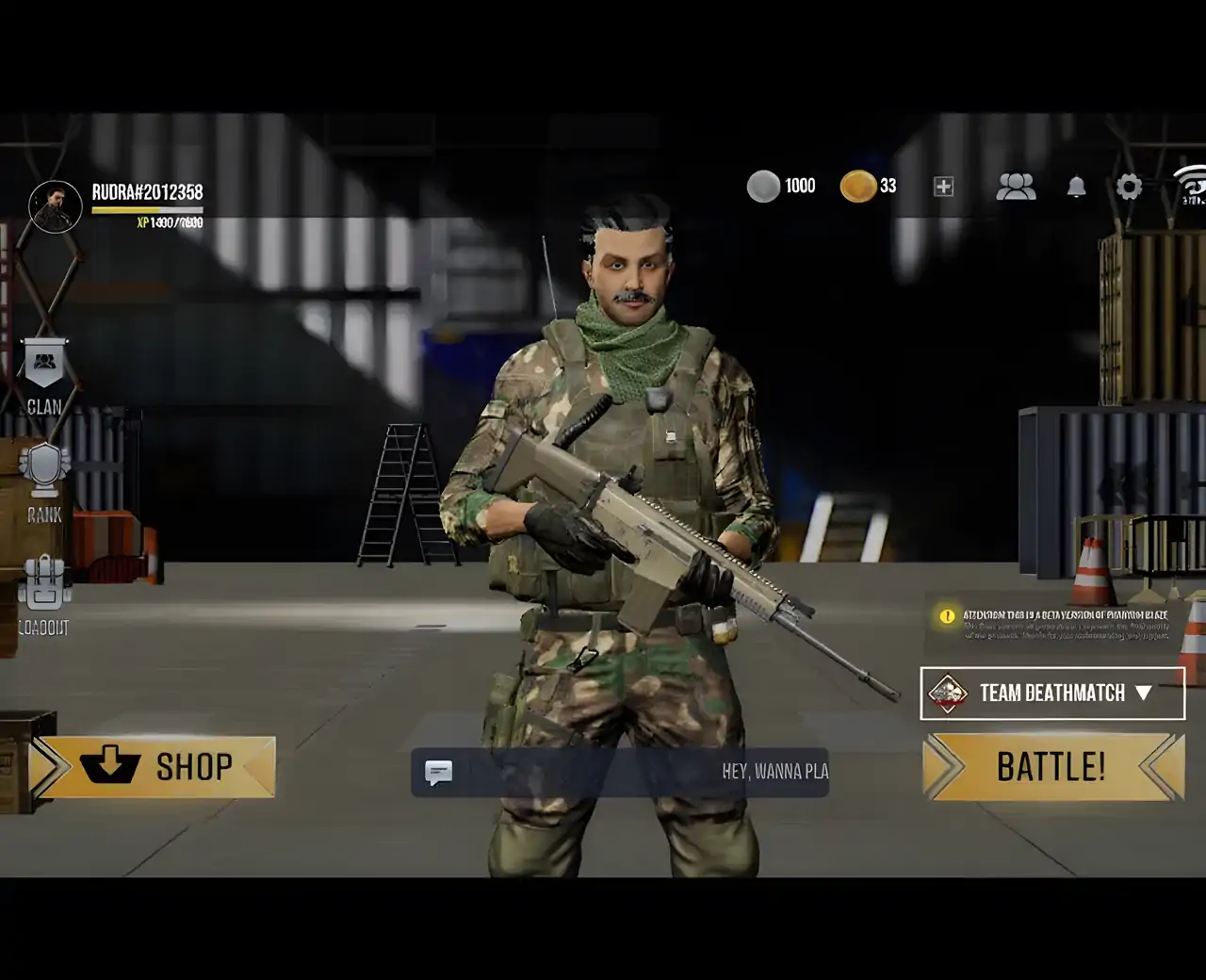
Task: Open the Team Deathmatch mode dropdown
Action: 1052,694
